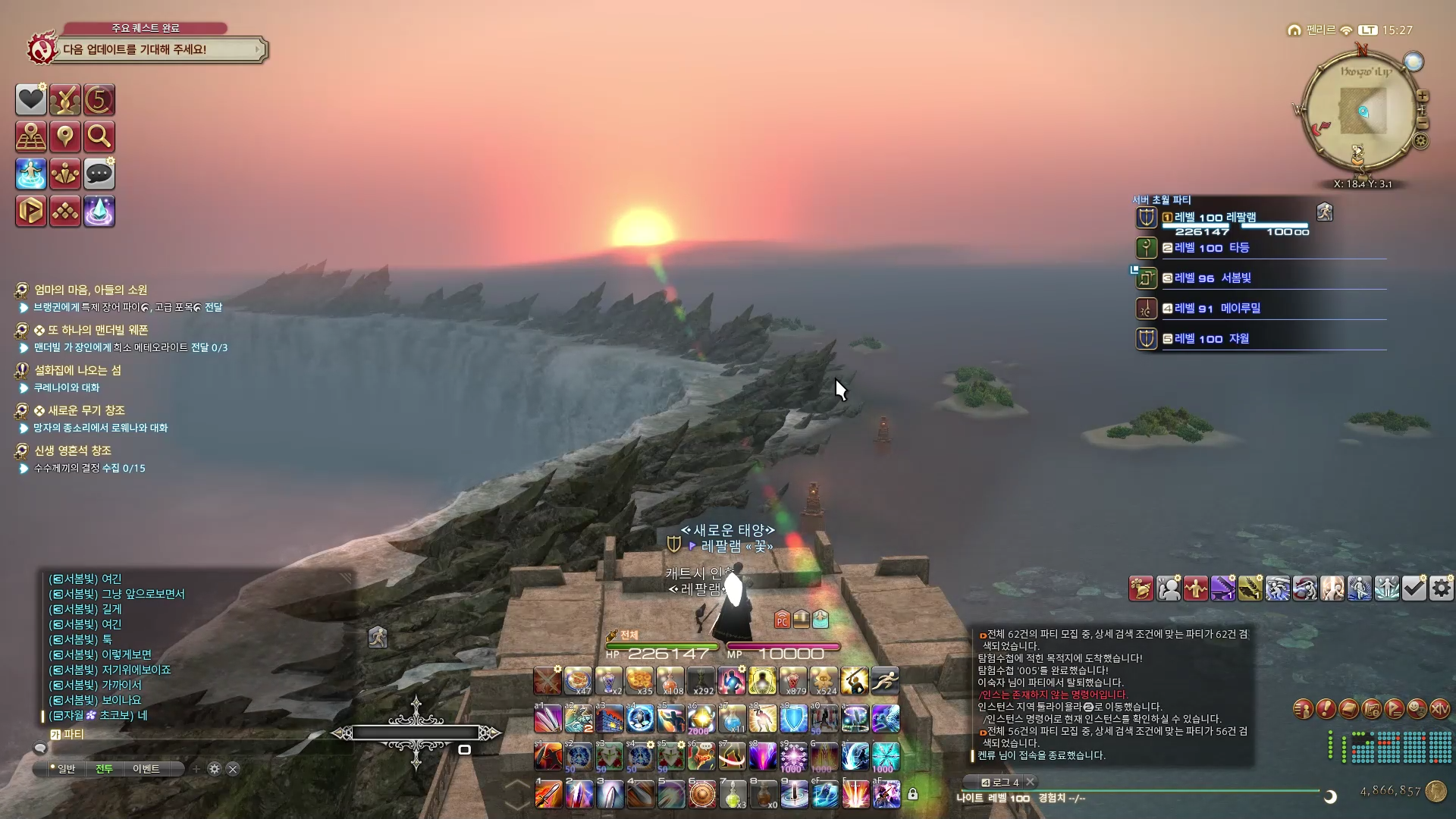Target party member 메이루밀 in party list
Viewport: 1456px width, 819px height.
pyautogui.click(x=1240, y=309)
